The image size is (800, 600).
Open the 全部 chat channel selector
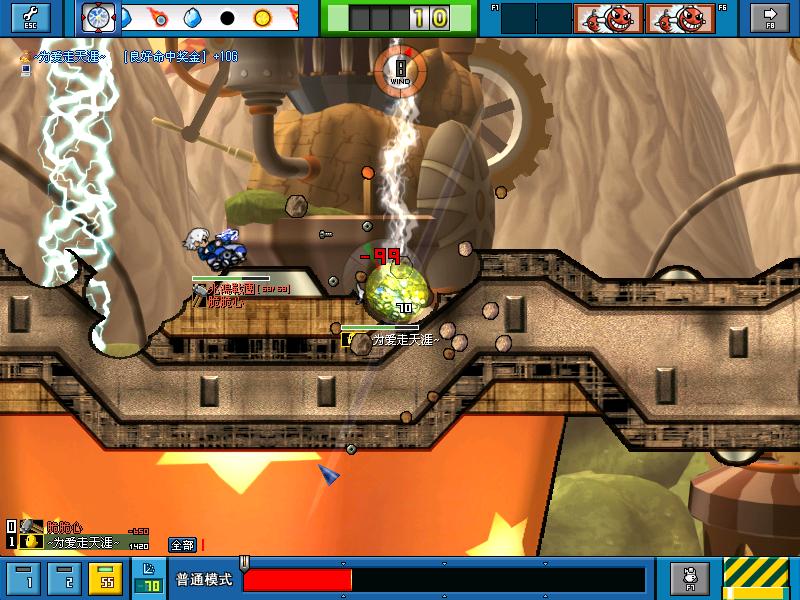click(x=182, y=545)
